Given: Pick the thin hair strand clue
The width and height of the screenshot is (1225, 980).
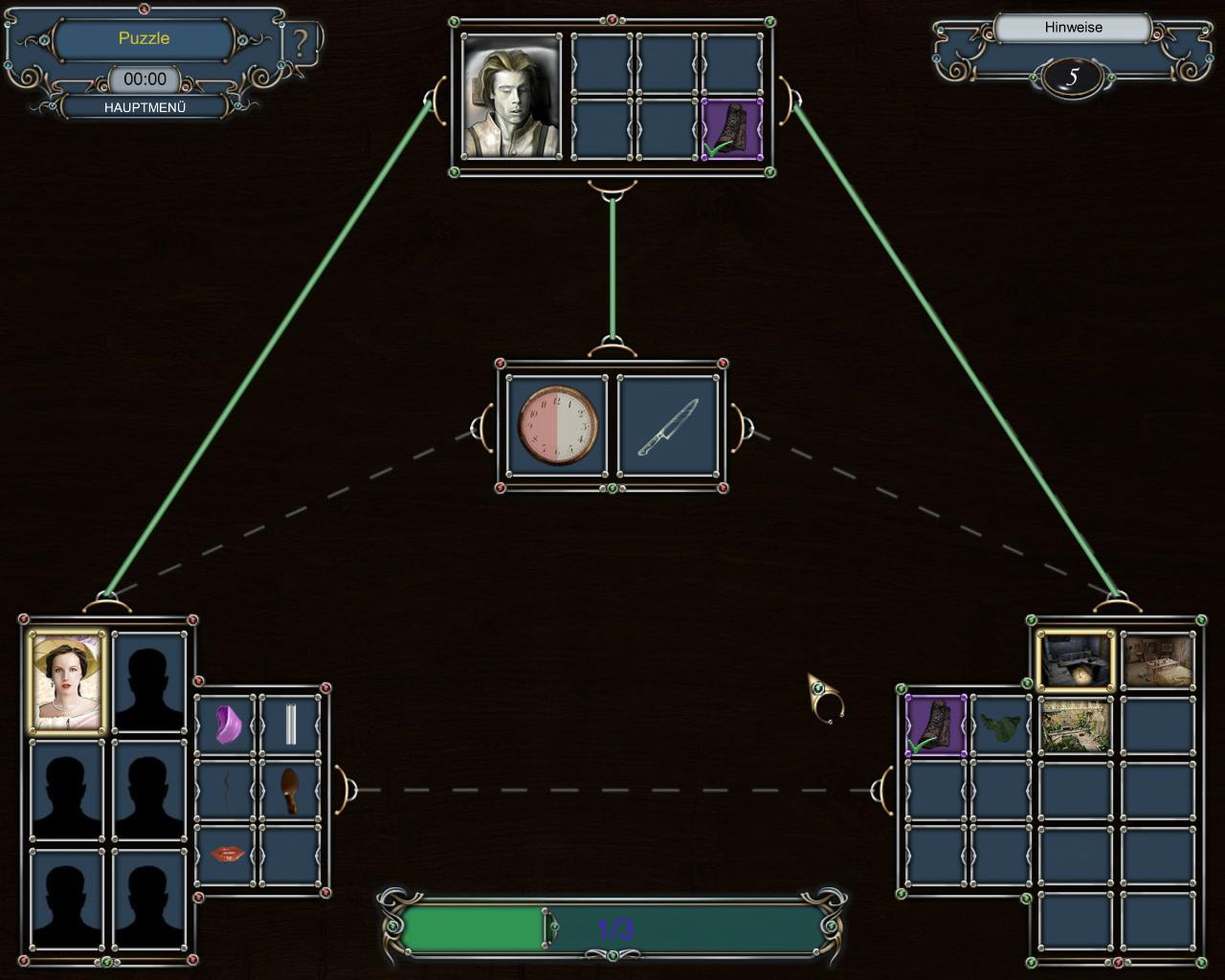Looking at the screenshot, I should tap(227, 790).
